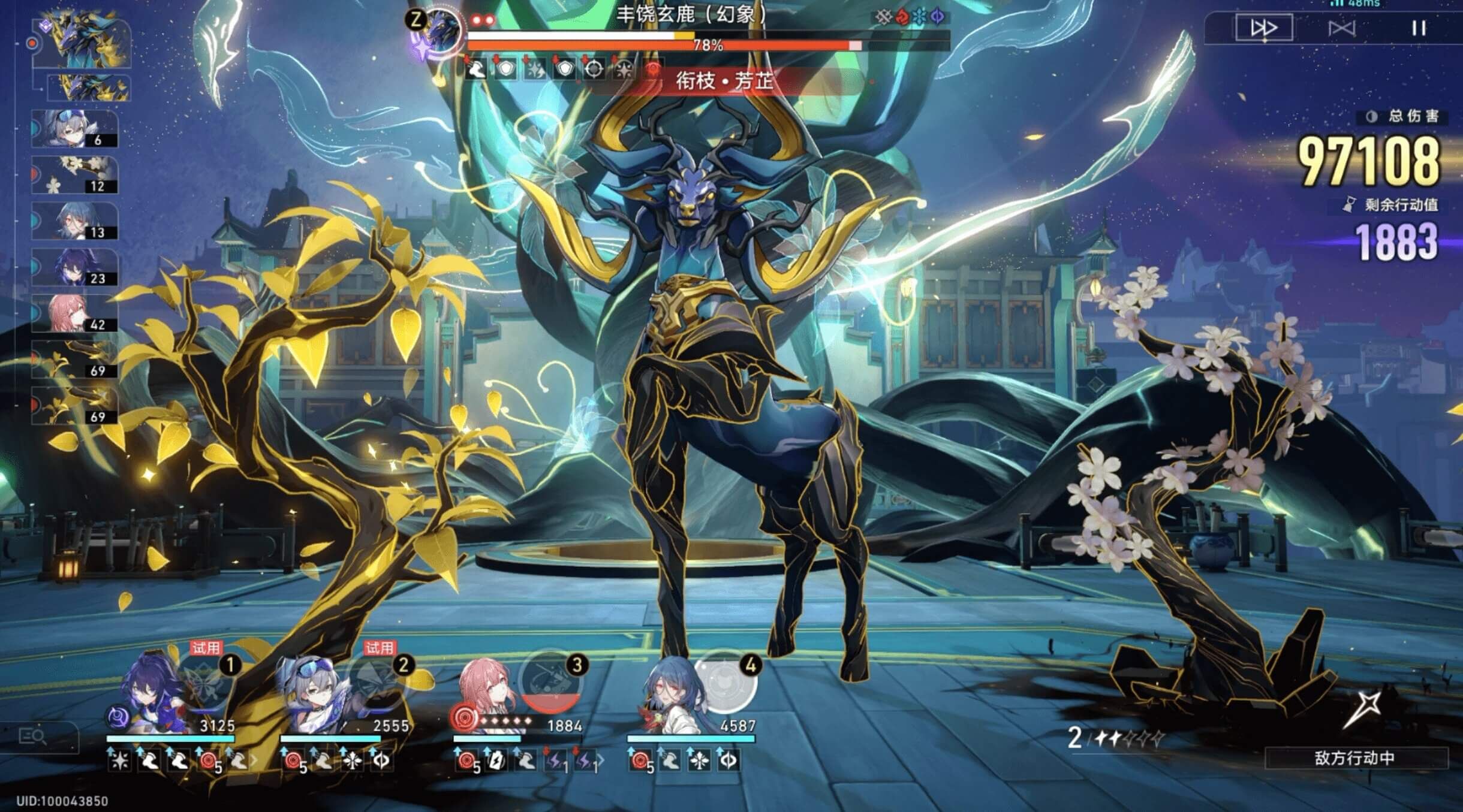Screen dimensions: 1463x812
Task: Select Silver Wolf's turn order entry marked 6
Action: 74,129
